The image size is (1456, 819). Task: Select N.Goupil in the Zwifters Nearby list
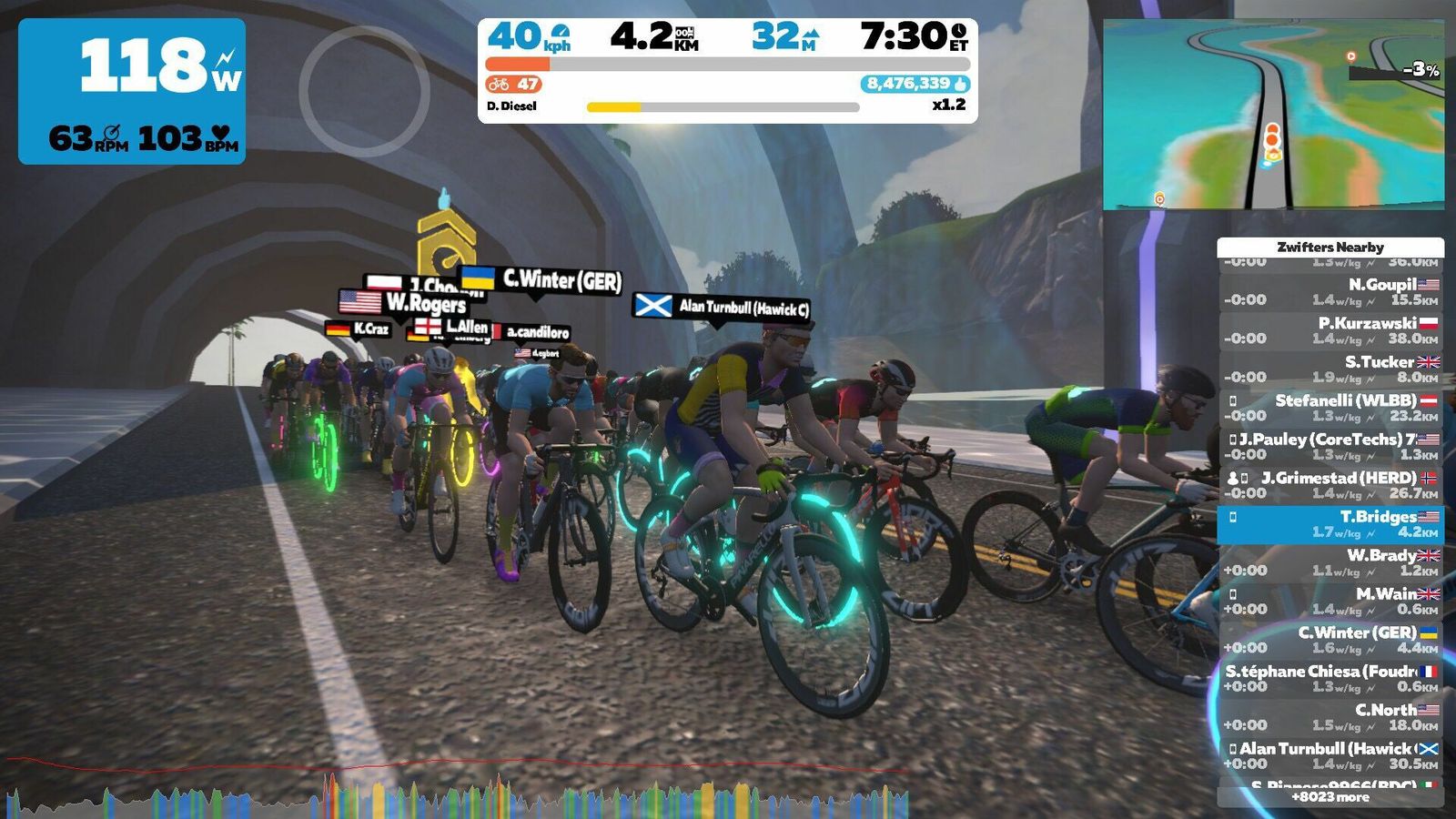(x=1330, y=292)
